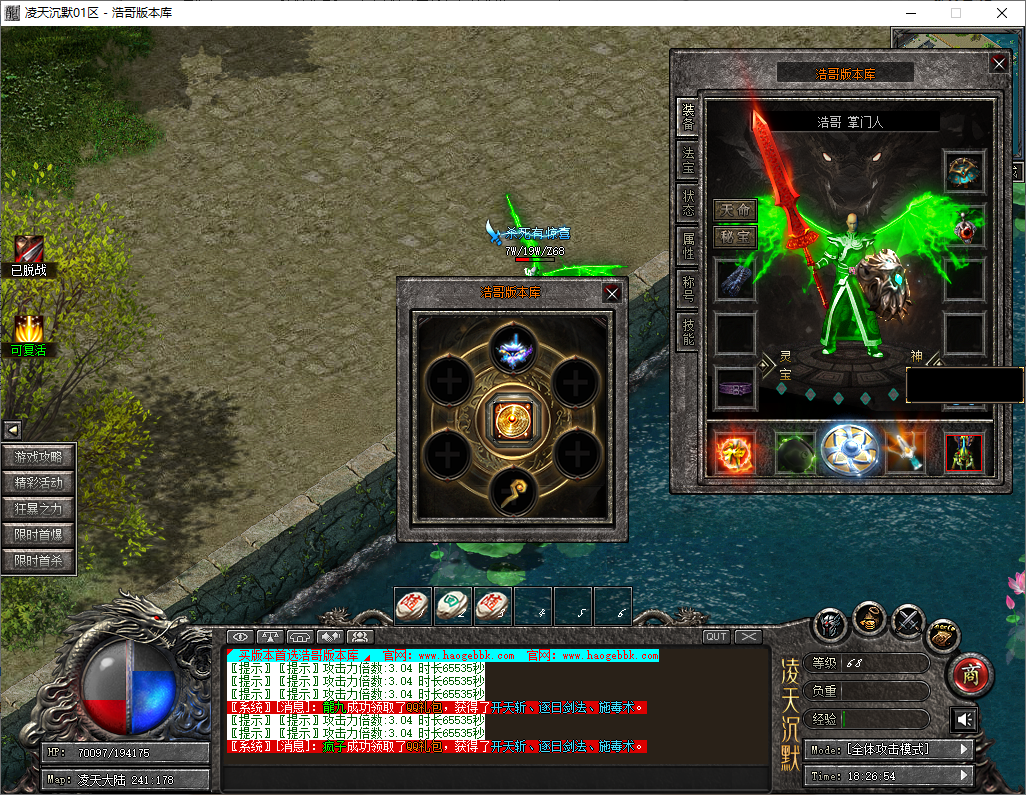The height and width of the screenshot is (795, 1026).
Task: Switch to the 法宝 tab
Action: tap(688, 156)
